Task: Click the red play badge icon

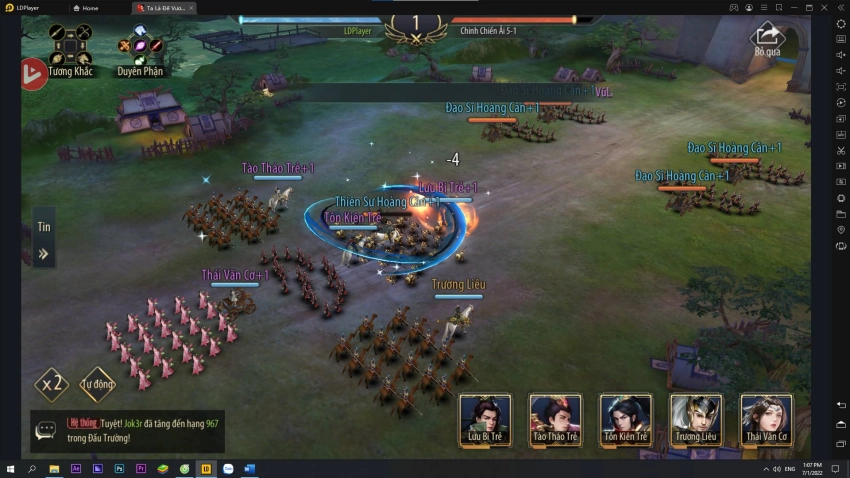Action: coord(33,74)
